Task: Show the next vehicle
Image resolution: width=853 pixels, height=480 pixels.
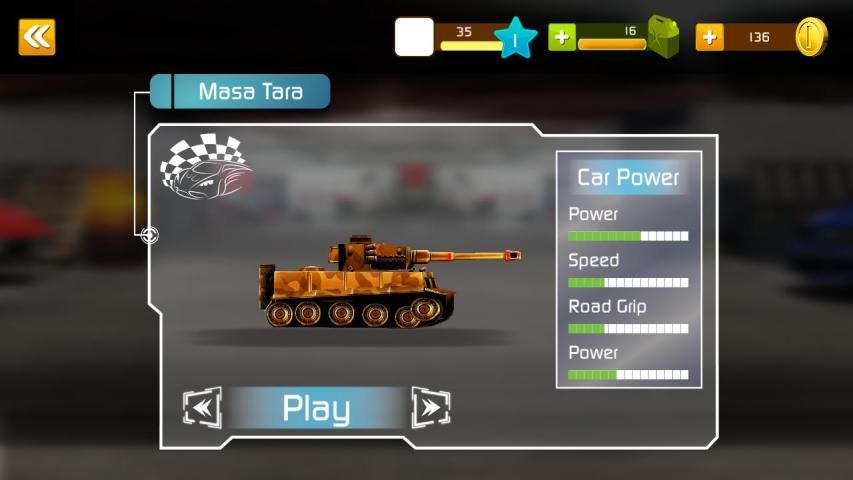Action: pyautogui.click(x=431, y=407)
